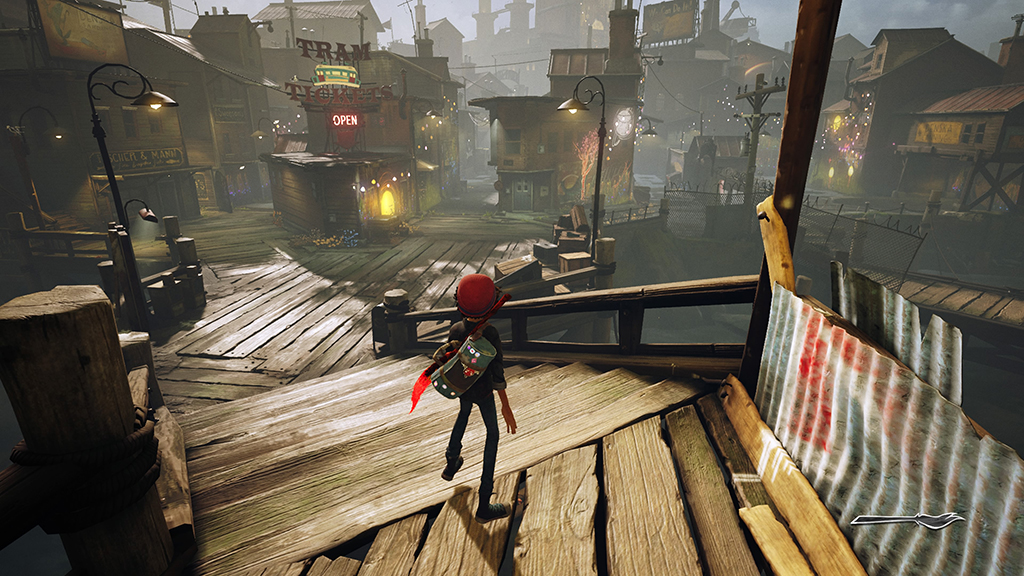
Task: Click the paintbrush icon in the HUD
Action: point(908,521)
